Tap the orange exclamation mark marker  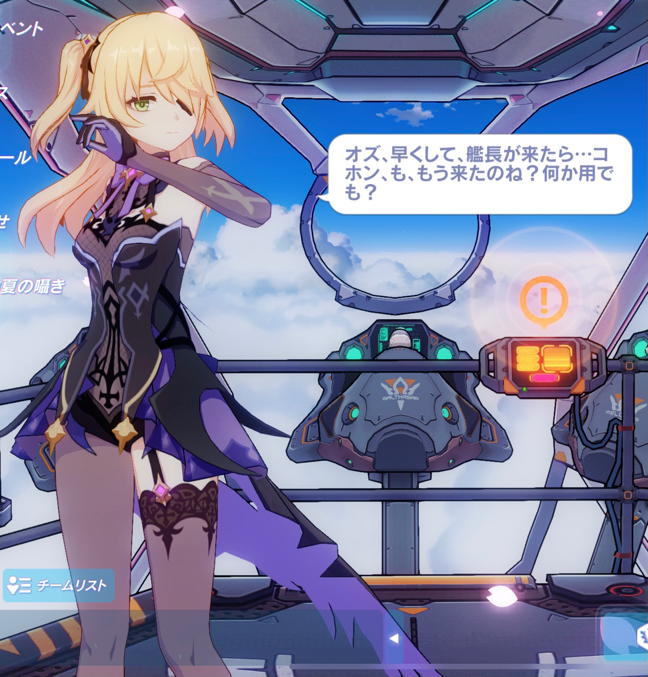(544, 298)
